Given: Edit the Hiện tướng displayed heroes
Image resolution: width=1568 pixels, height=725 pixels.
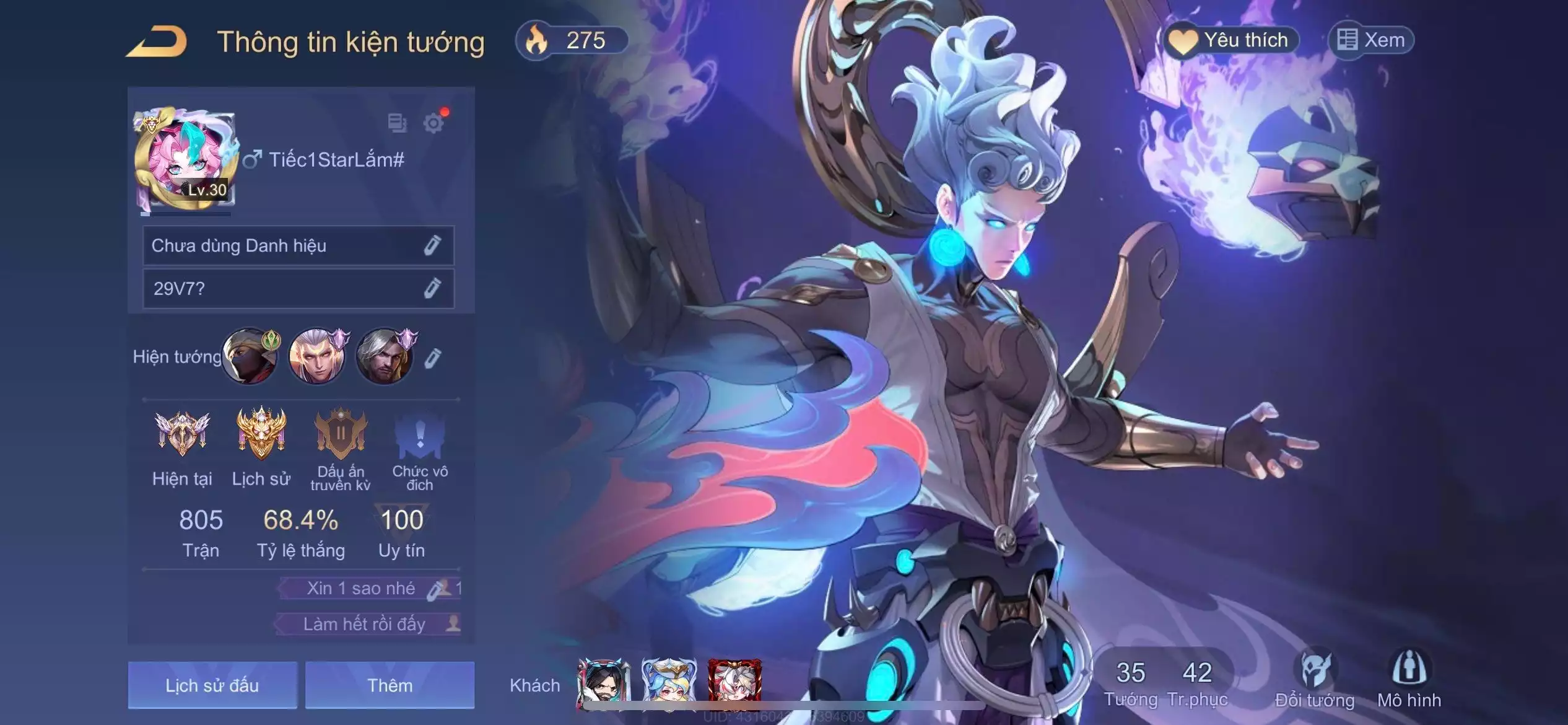Looking at the screenshot, I should pos(433,358).
